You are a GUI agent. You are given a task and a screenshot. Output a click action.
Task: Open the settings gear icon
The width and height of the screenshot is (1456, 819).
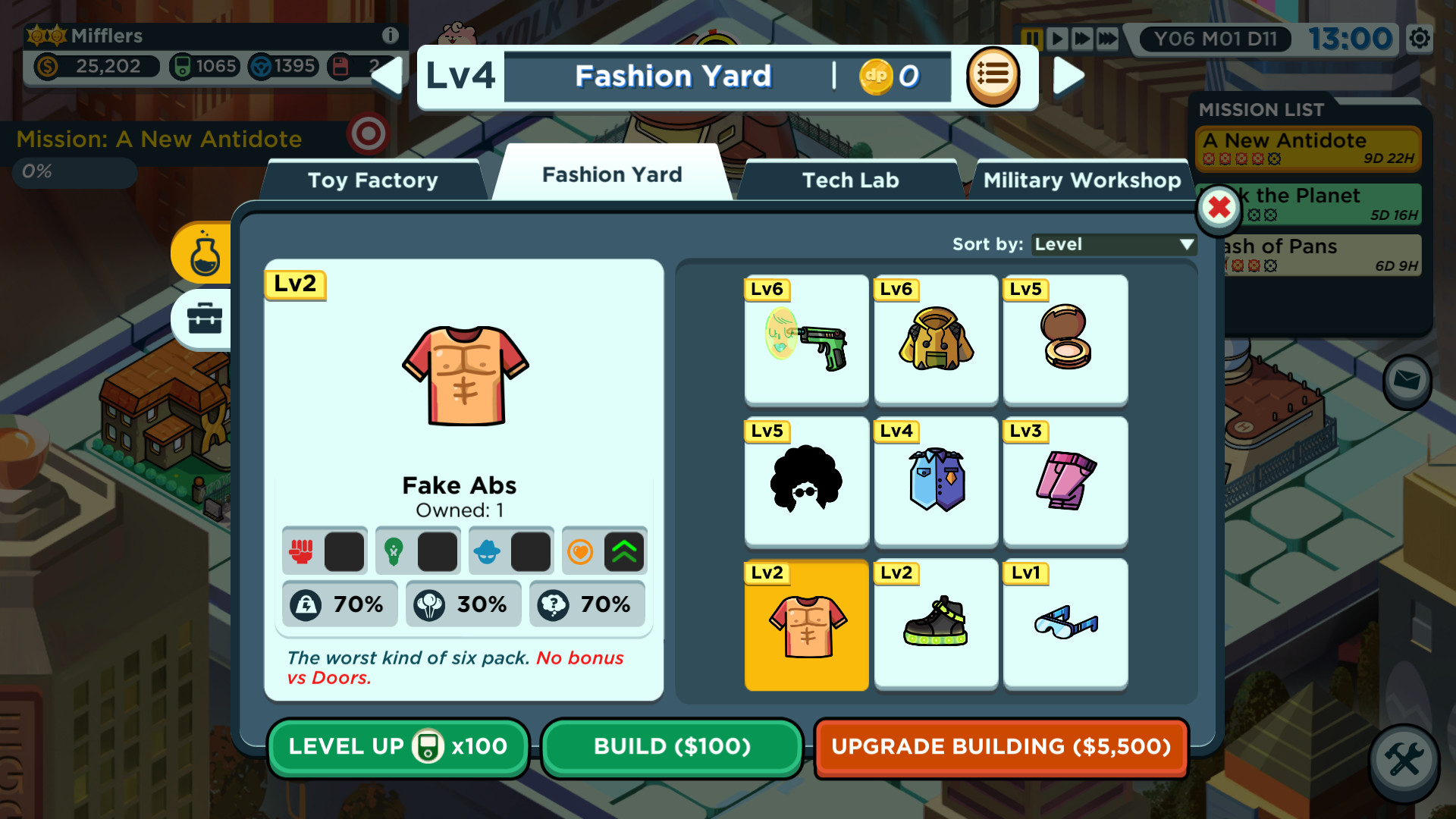pos(1420,38)
